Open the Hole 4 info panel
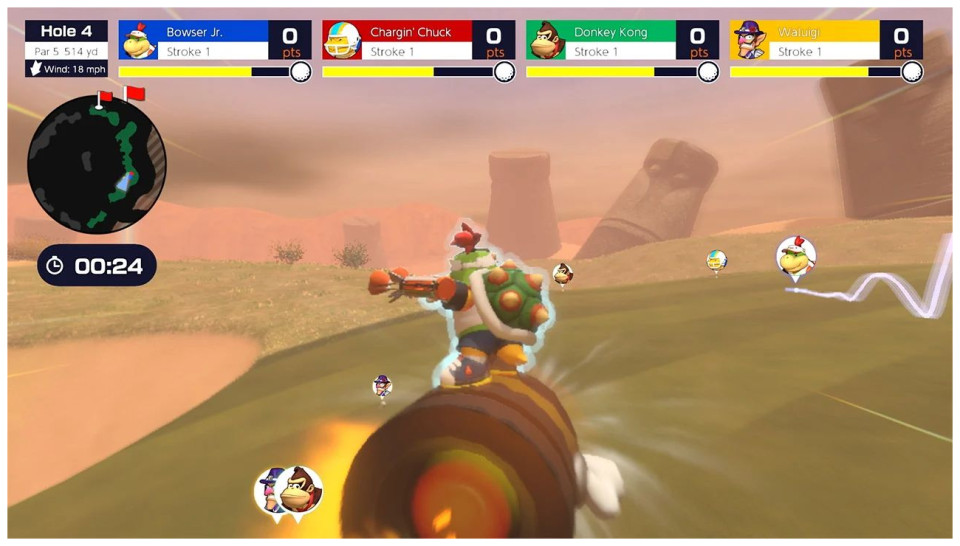Image resolution: width=960 pixels, height=546 pixels. pyautogui.click(x=66, y=48)
